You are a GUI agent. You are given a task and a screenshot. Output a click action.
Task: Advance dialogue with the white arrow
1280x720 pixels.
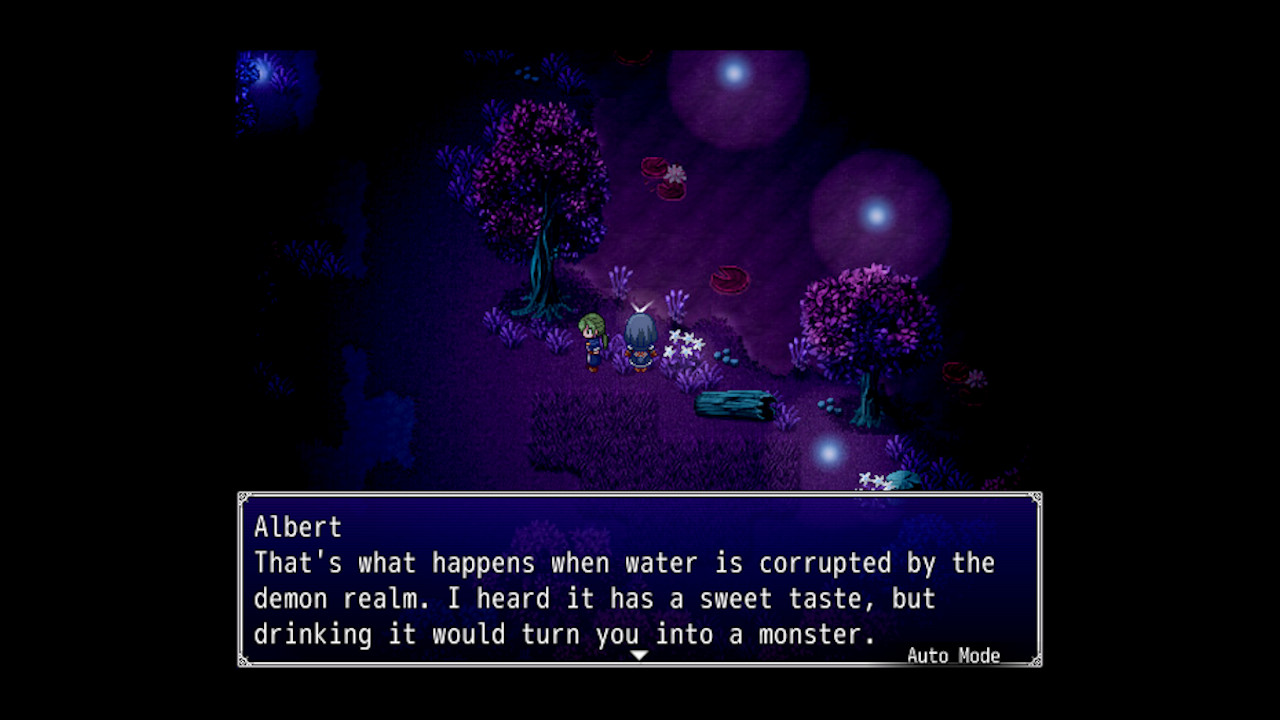pyautogui.click(x=639, y=655)
